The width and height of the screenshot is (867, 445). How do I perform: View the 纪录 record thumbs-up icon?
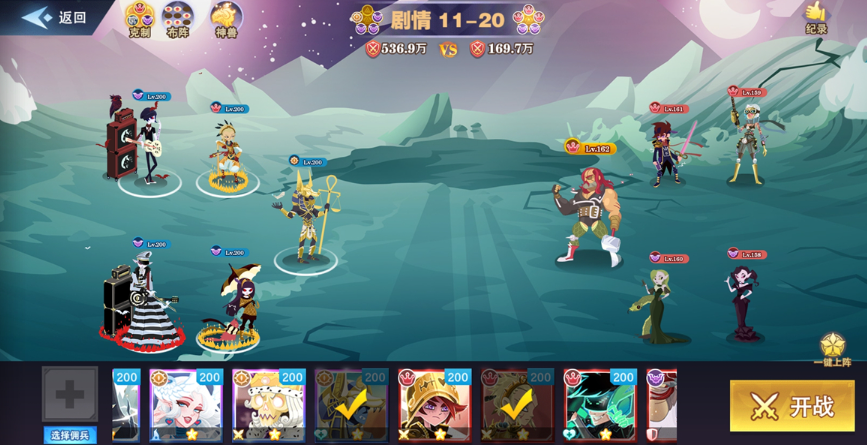[x=816, y=17]
